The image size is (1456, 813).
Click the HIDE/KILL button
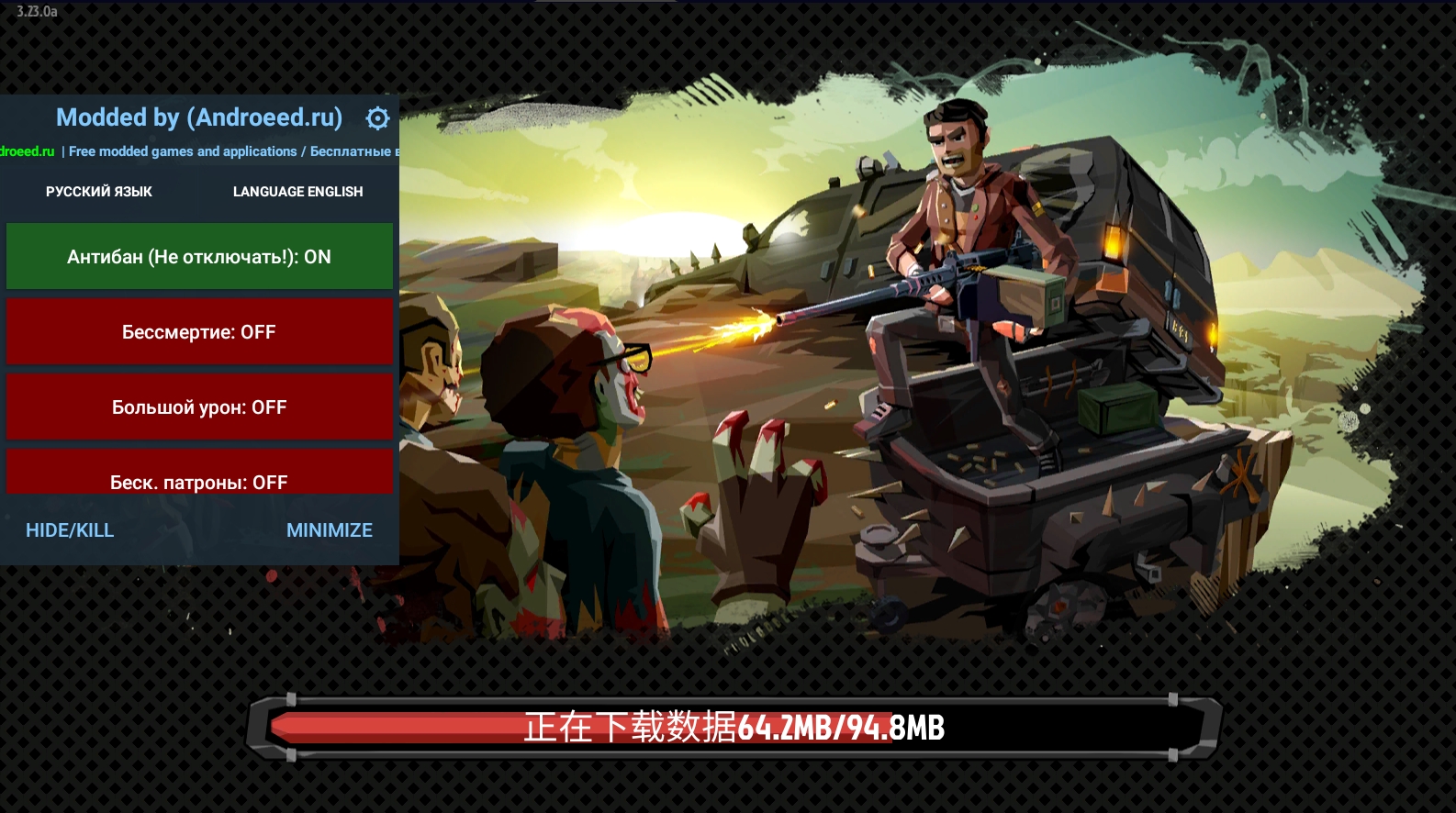tap(70, 530)
